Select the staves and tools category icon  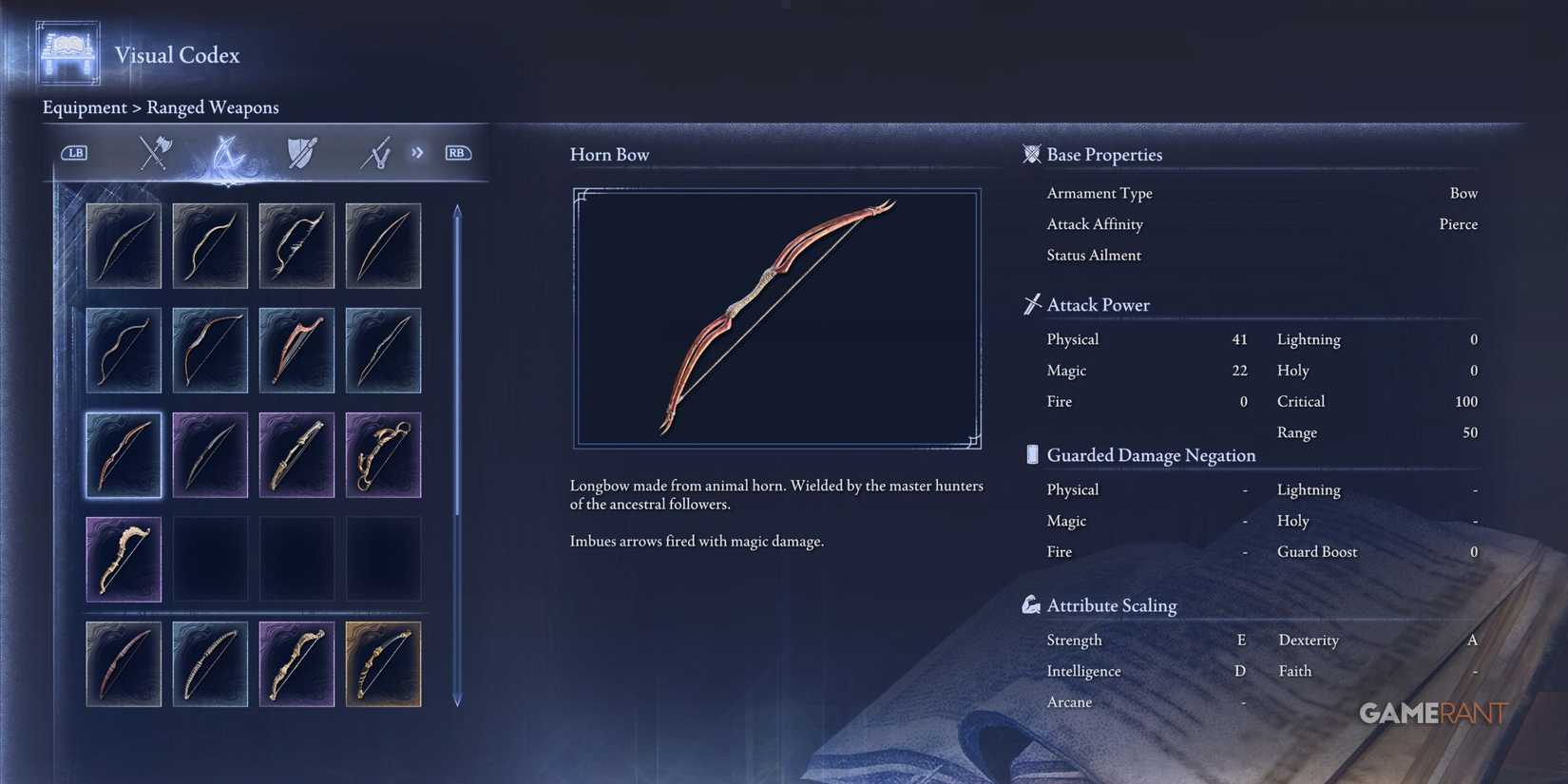coord(376,152)
